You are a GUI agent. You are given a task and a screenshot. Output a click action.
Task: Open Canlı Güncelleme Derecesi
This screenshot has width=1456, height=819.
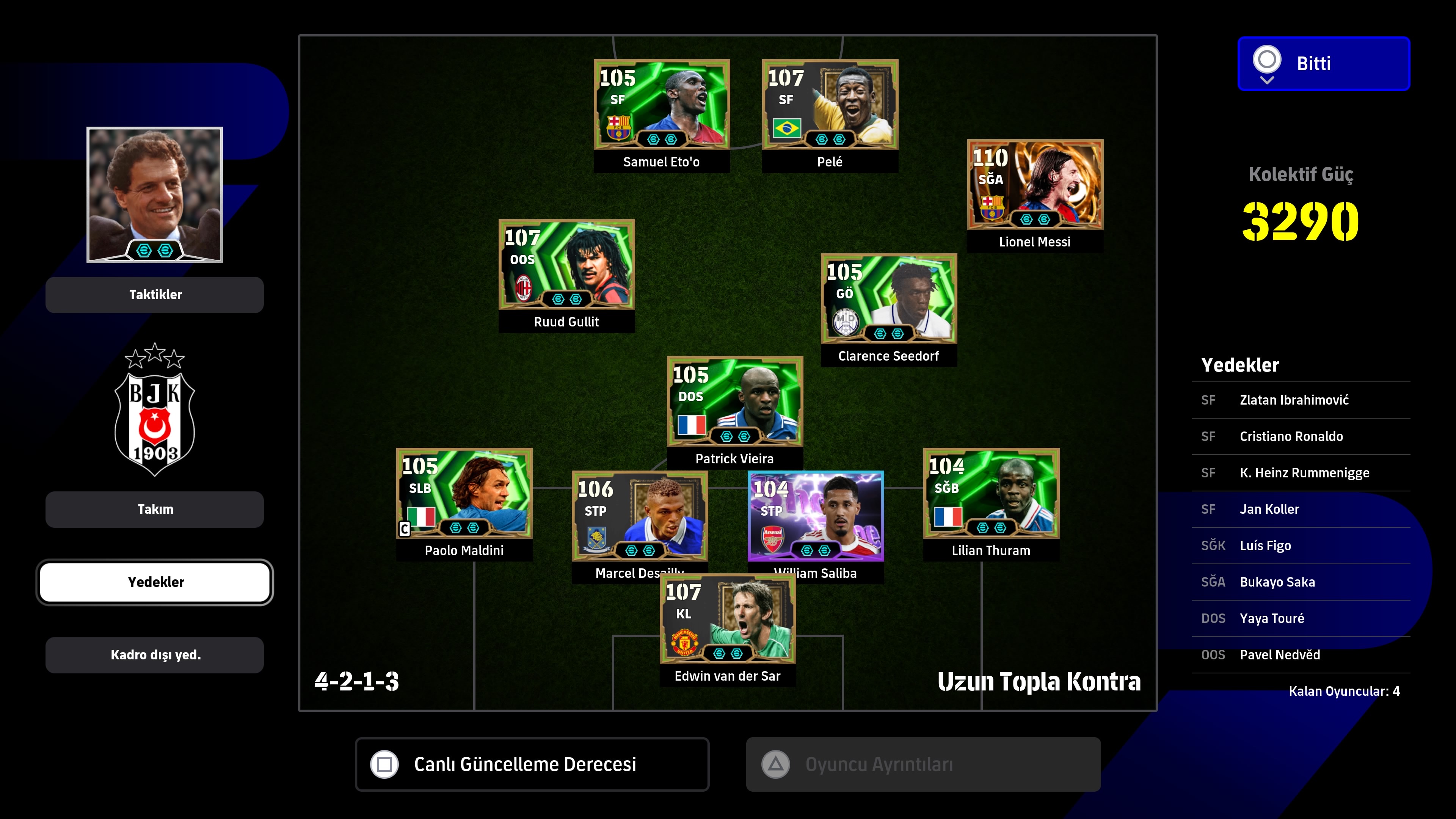[532, 764]
